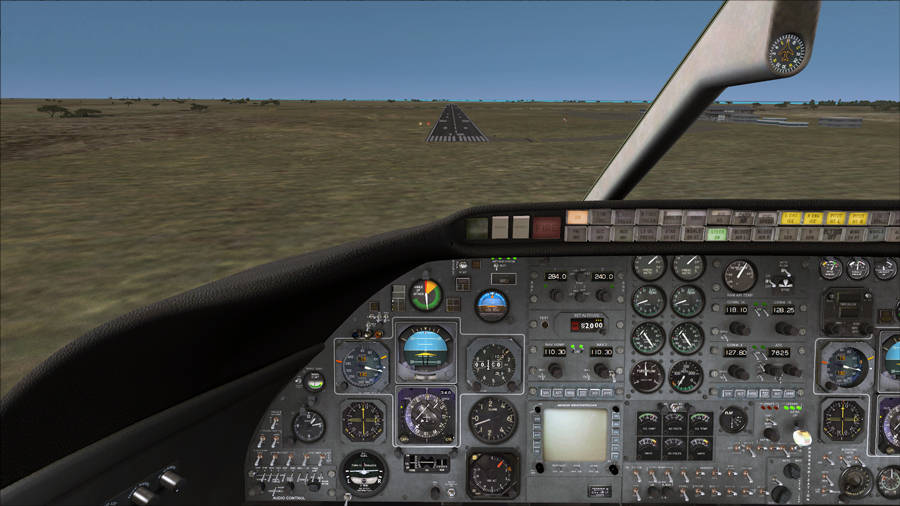Click the green STEER ON annunciator light
The width and height of the screenshot is (900, 506).
(717, 233)
